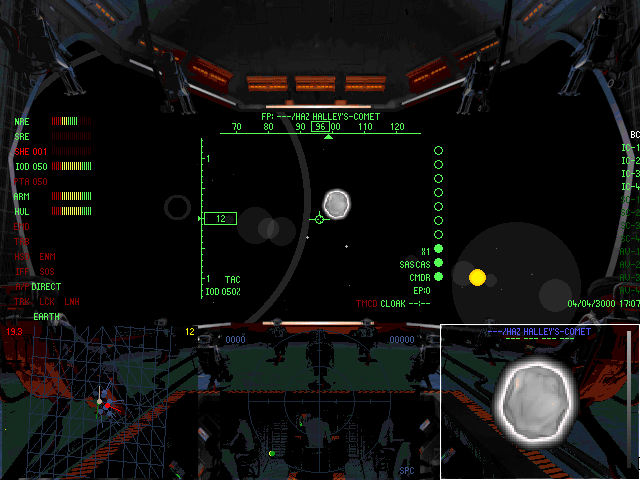Toggle the TRK tracking indicator
The height and width of the screenshot is (480, 640).
(22, 301)
